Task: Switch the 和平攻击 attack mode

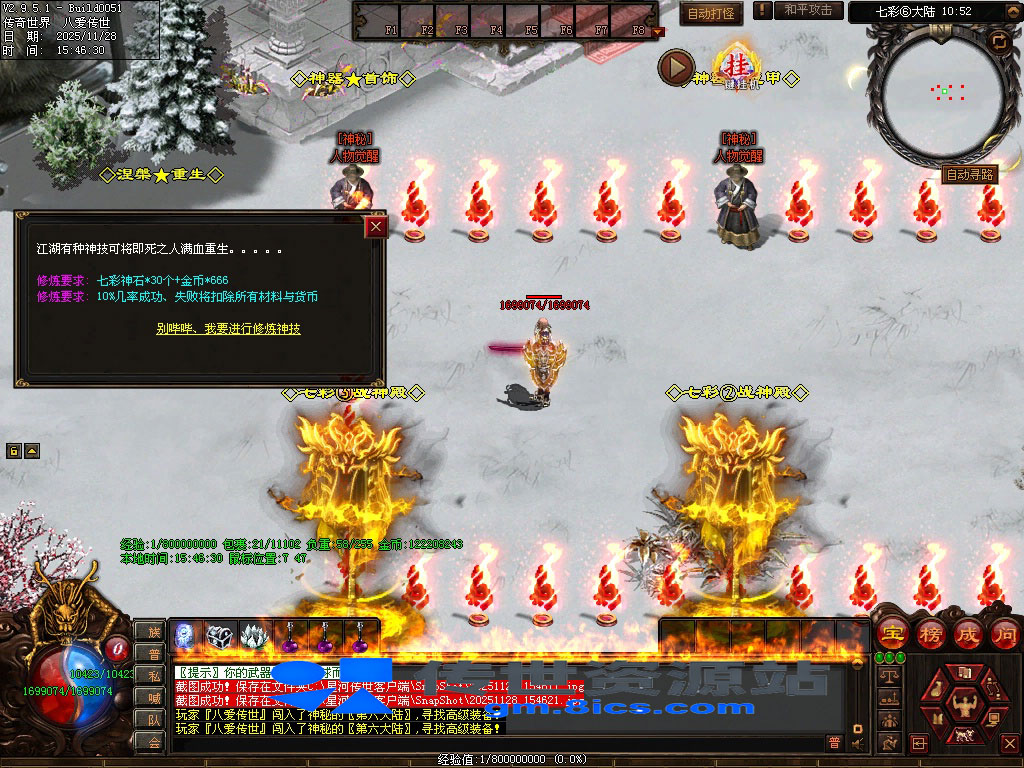Action: (x=808, y=10)
